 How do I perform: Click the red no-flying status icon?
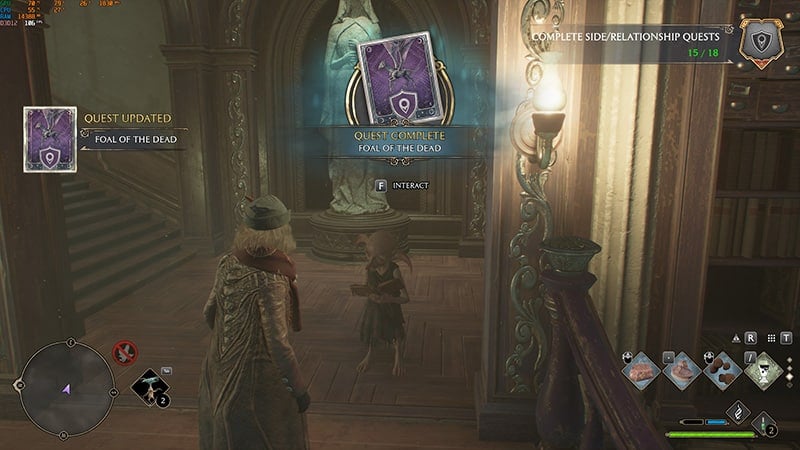click(124, 351)
